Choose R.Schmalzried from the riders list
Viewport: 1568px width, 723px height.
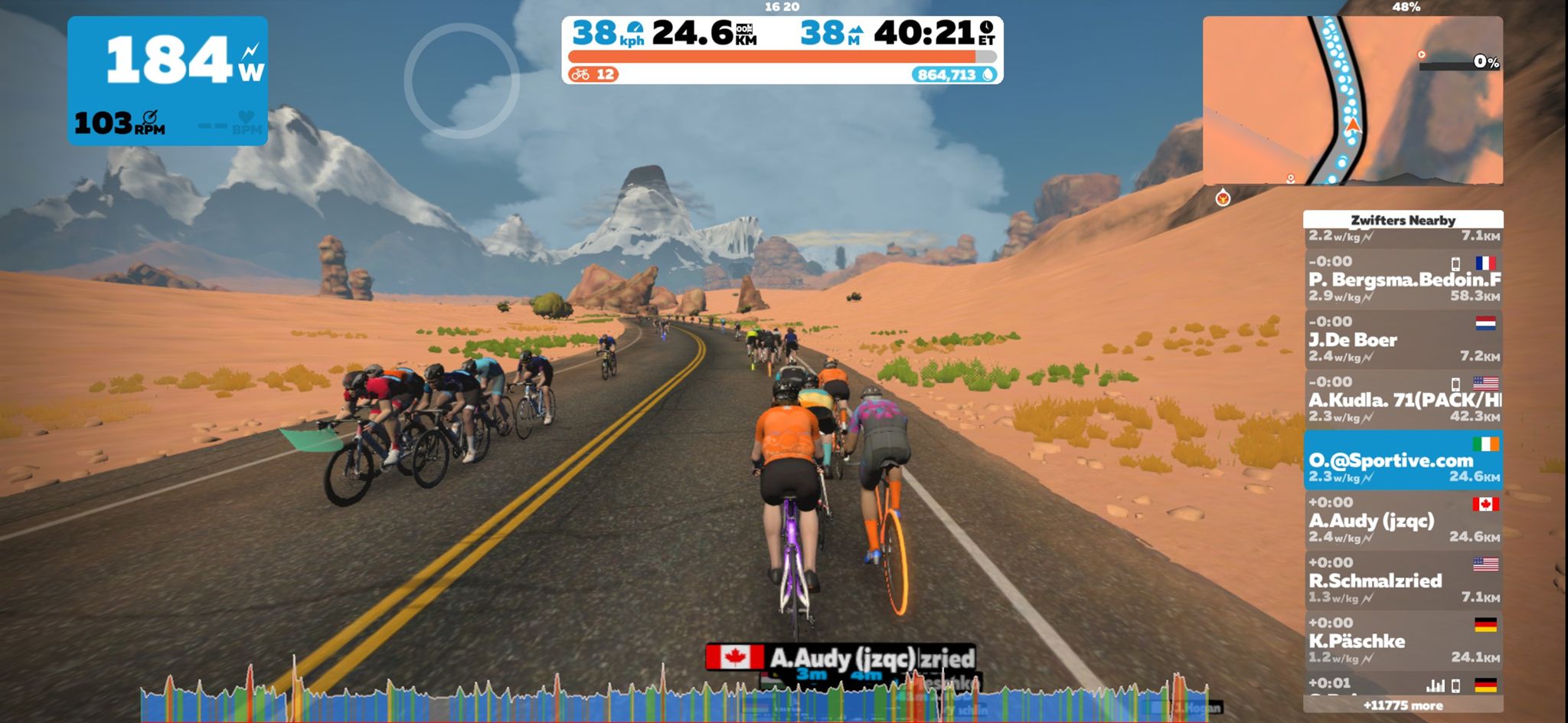pos(1403,581)
